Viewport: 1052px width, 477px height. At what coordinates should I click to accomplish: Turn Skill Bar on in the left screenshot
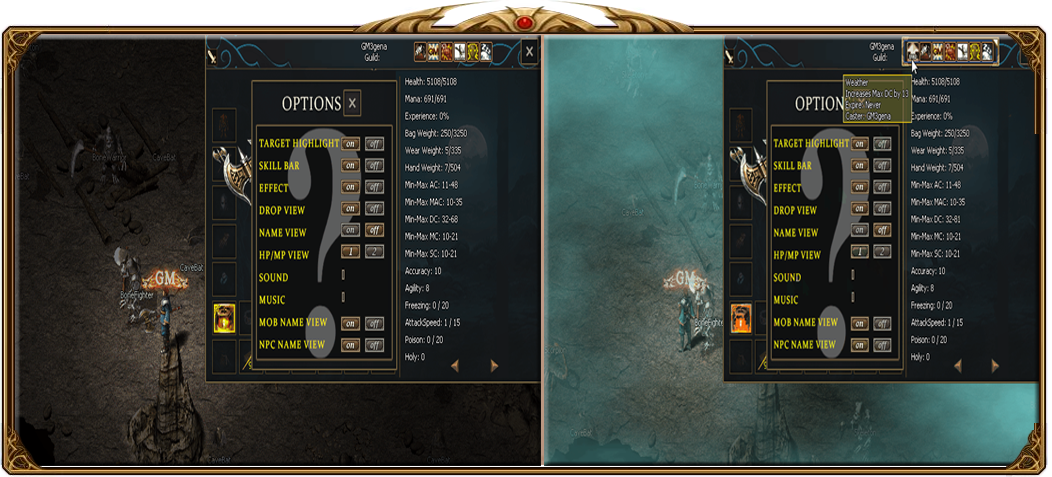point(351,165)
